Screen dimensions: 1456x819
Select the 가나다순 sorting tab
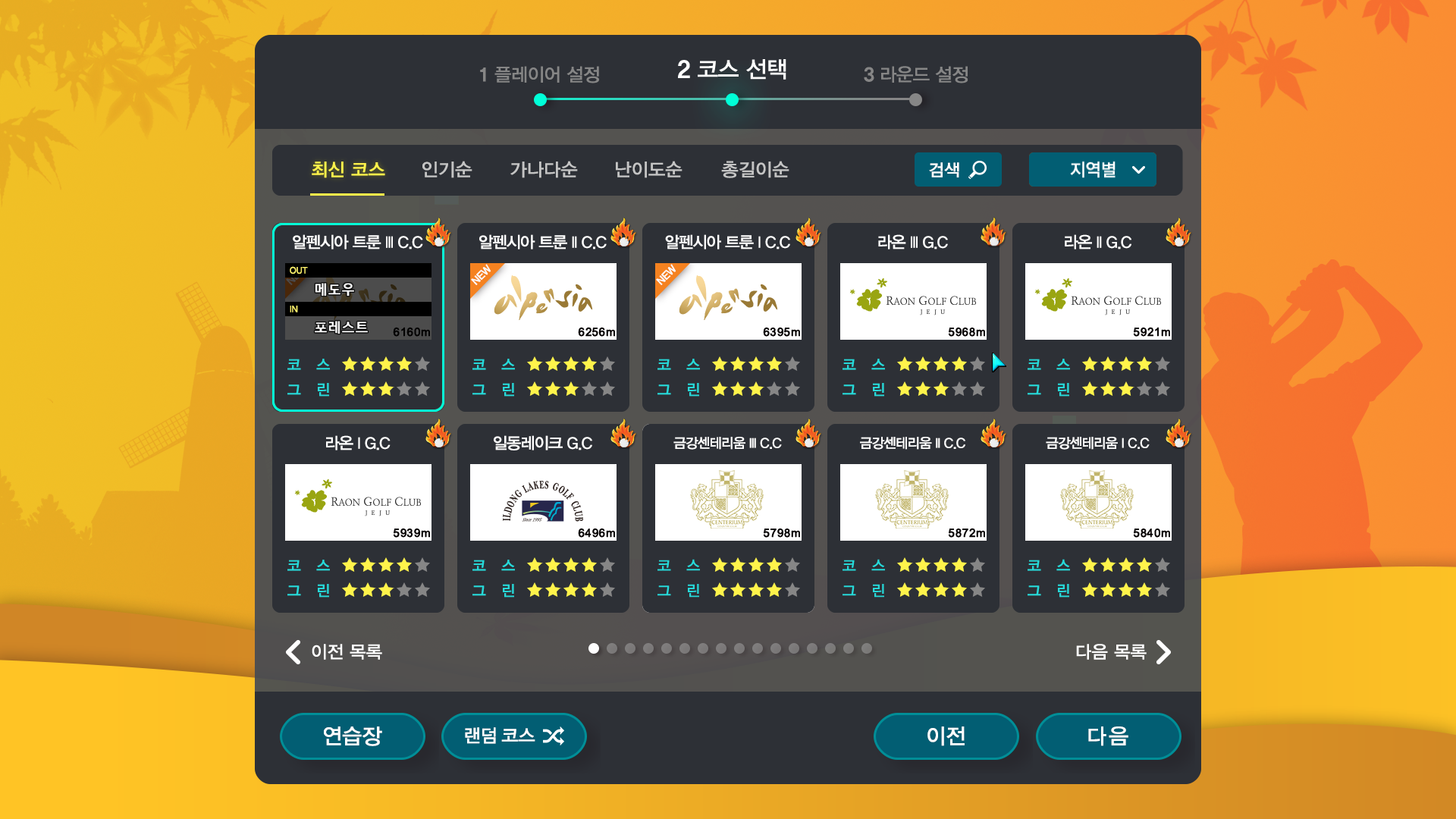[543, 170]
